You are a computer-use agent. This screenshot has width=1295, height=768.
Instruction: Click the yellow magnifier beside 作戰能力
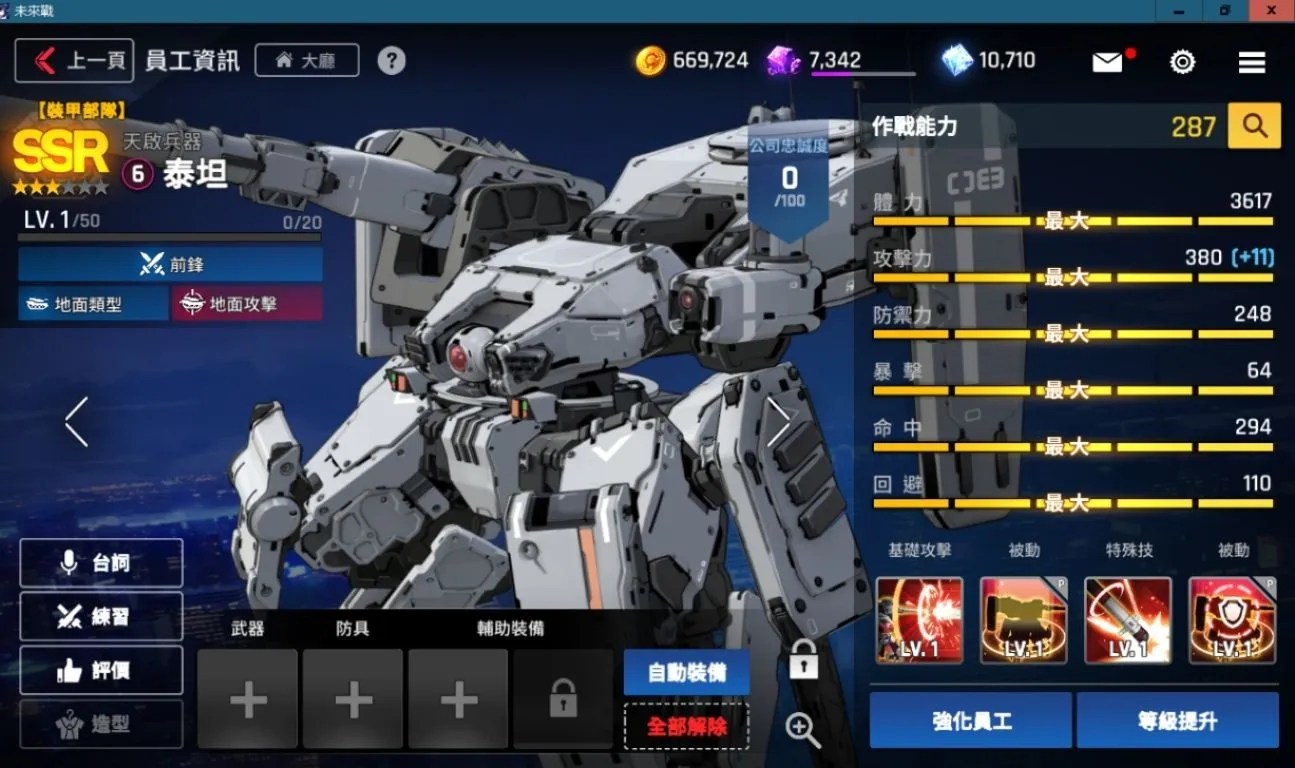click(1254, 126)
